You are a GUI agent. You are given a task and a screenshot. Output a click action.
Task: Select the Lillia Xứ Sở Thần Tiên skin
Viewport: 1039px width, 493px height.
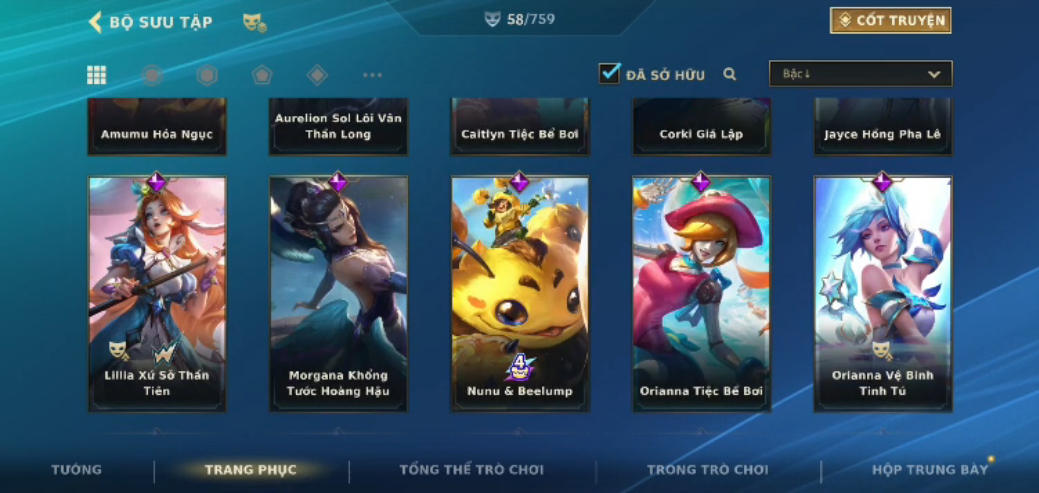(x=157, y=293)
